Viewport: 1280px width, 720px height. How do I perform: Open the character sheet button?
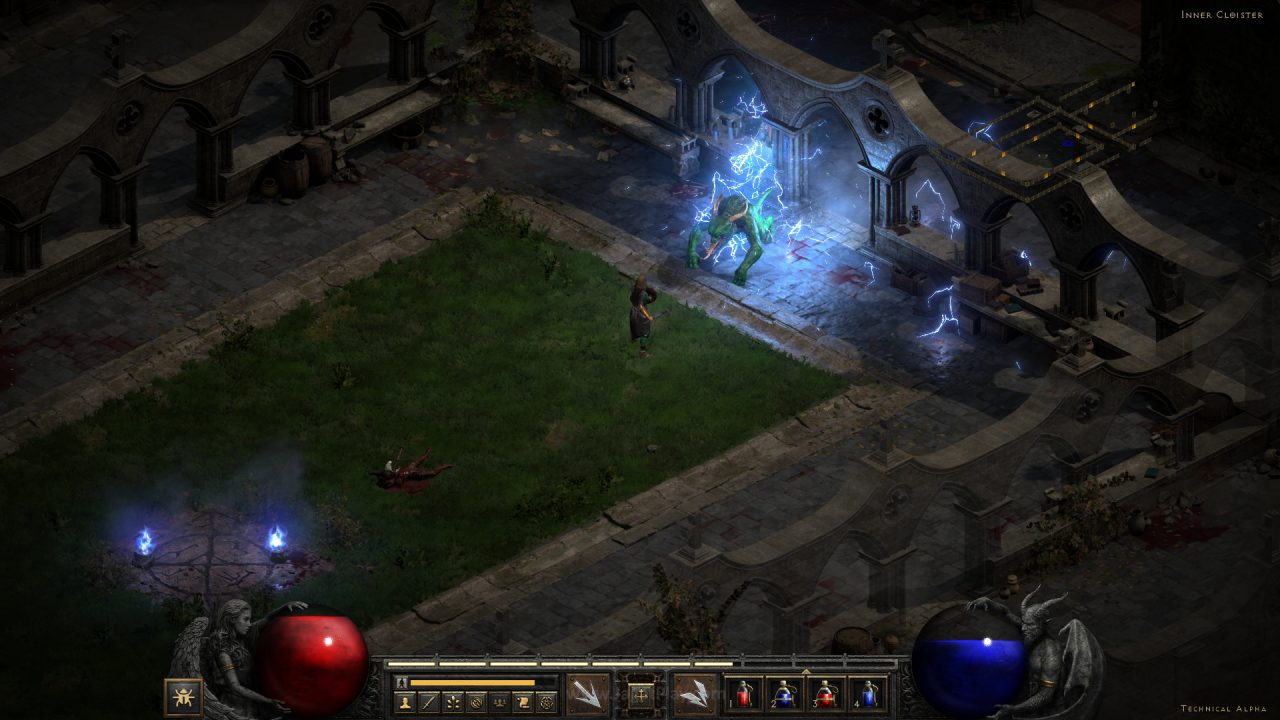point(405,702)
